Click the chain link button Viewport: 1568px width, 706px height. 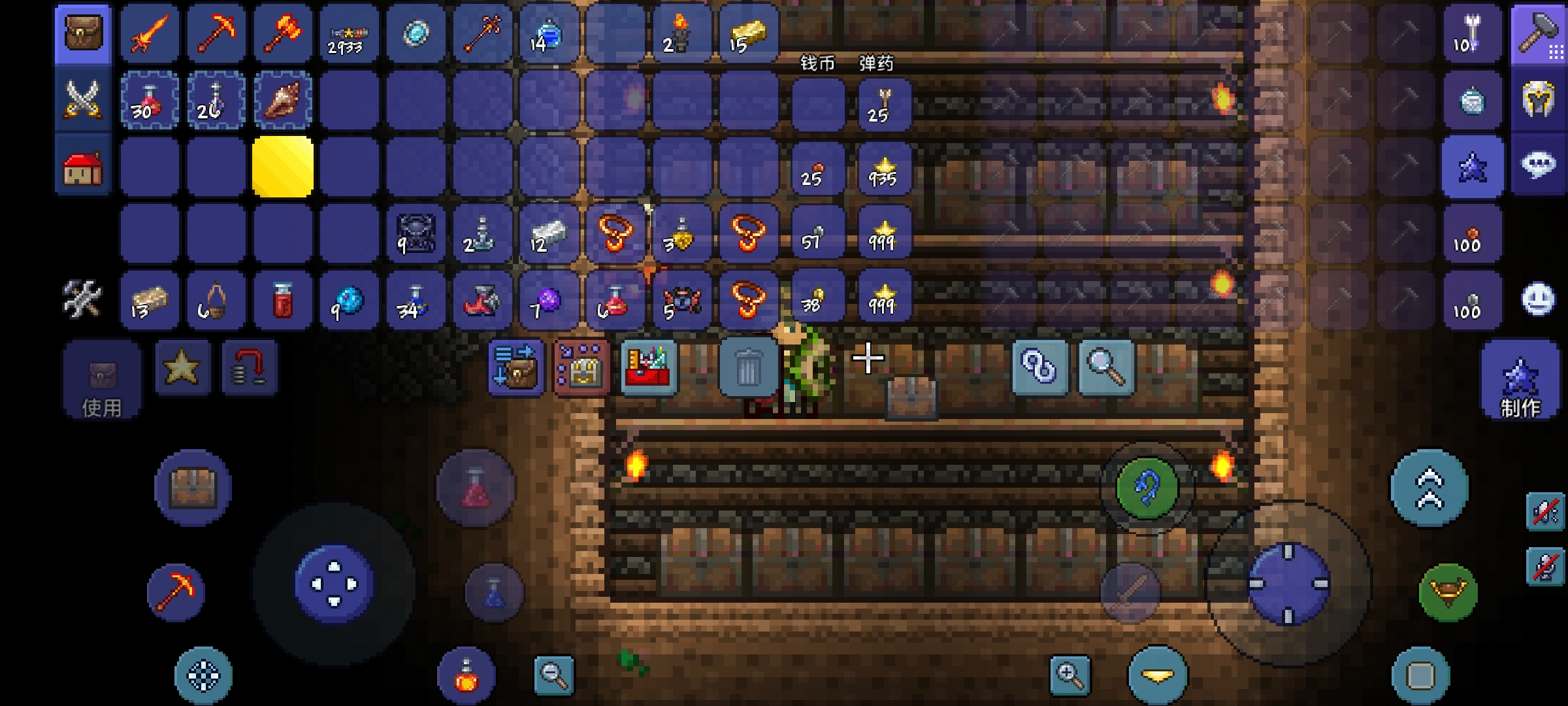coord(1039,367)
